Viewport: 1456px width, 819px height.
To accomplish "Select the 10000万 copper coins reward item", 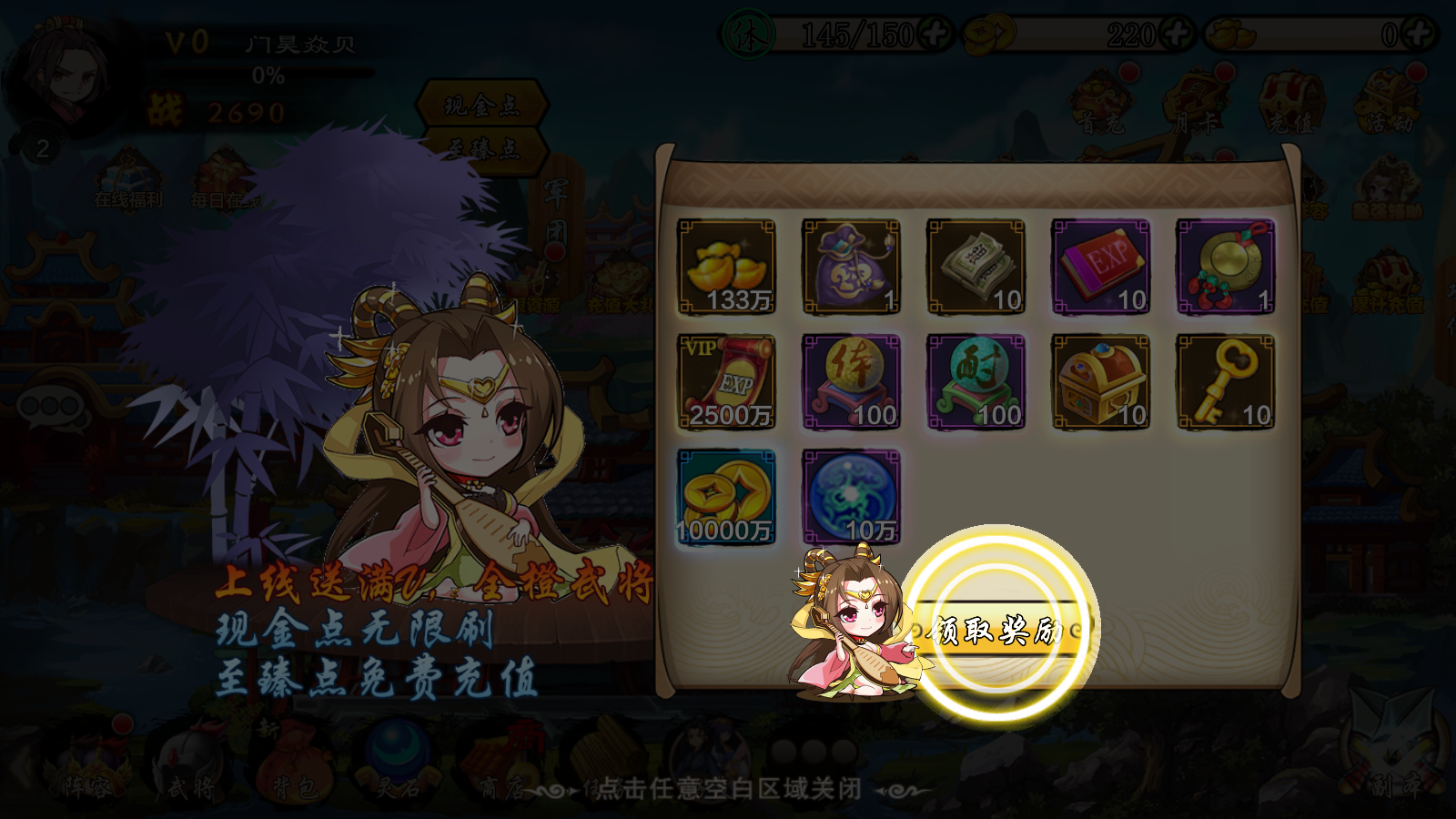I will [x=723, y=496].
